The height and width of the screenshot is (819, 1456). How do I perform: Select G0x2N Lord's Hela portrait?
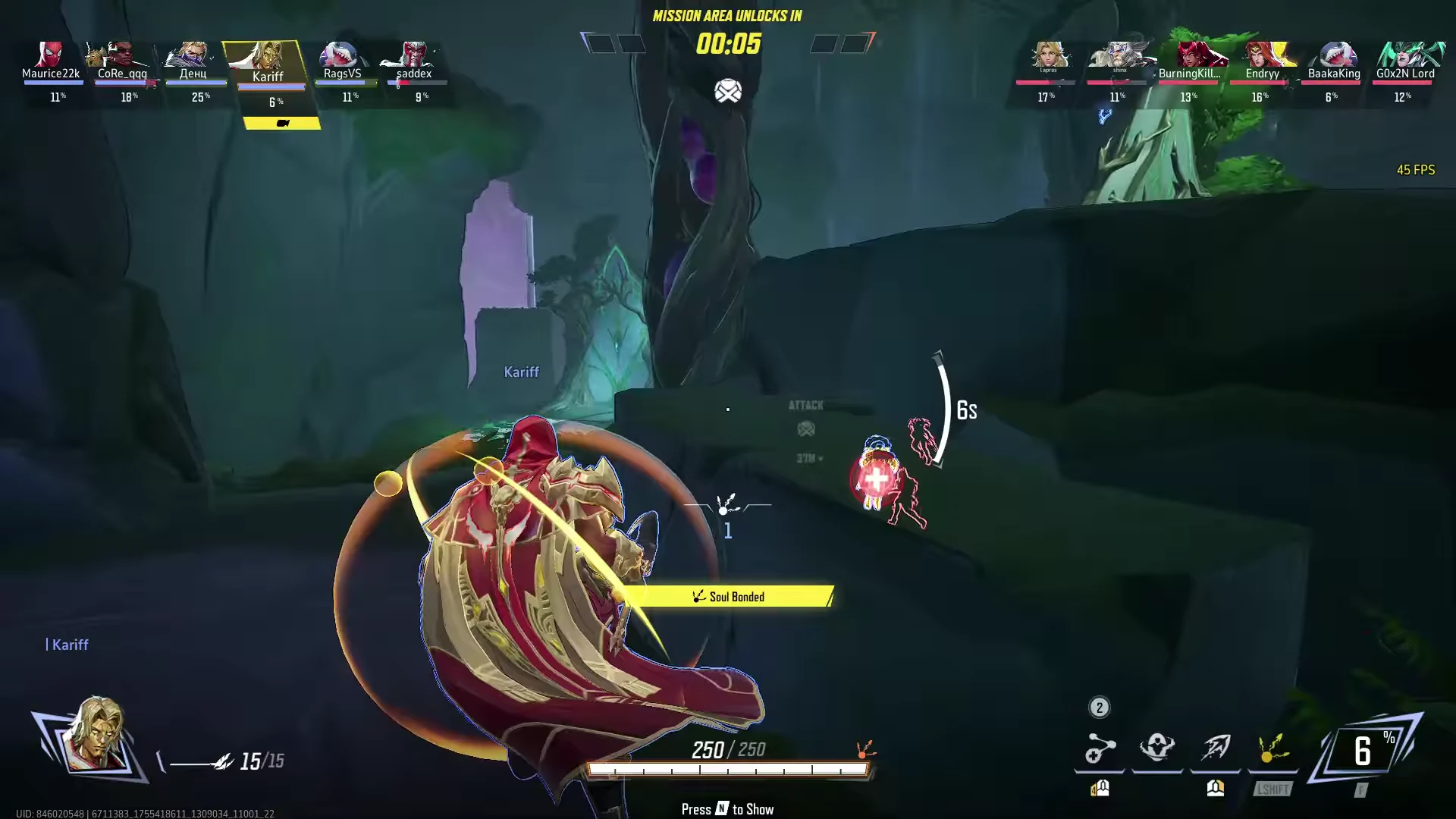1405,55
